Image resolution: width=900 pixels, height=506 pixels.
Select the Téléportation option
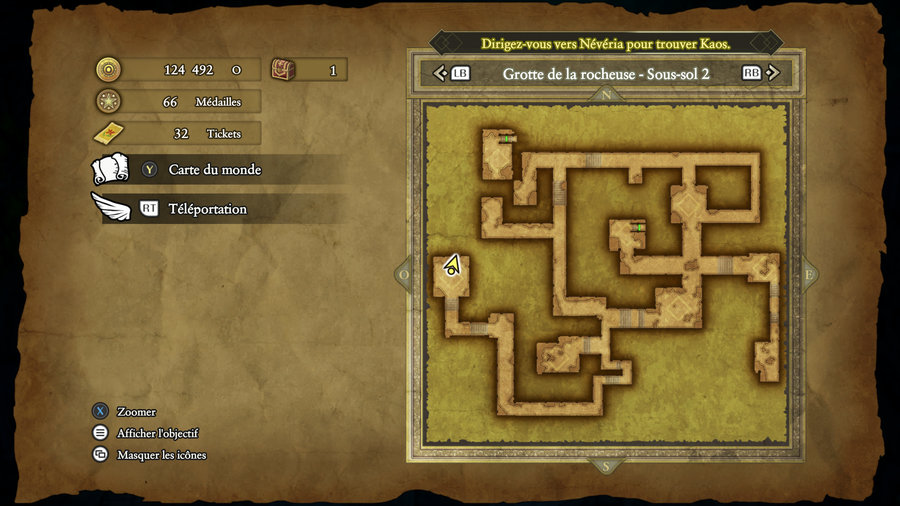[207, 209]
